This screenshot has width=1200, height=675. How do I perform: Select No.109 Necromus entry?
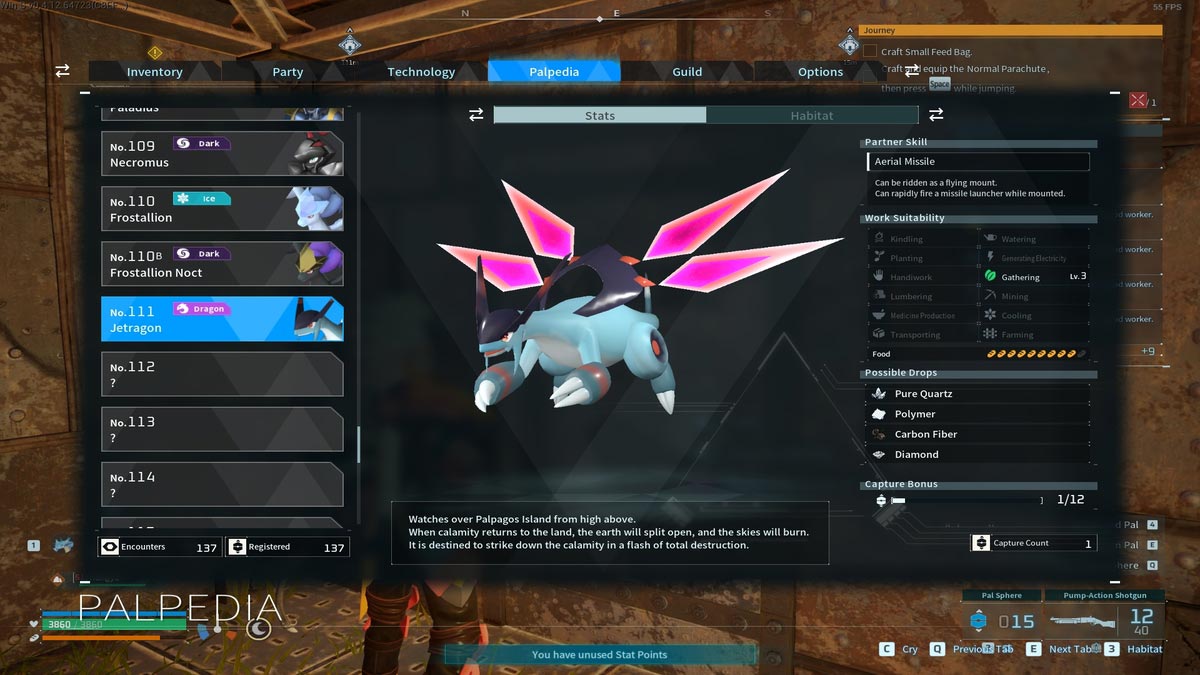222,154
